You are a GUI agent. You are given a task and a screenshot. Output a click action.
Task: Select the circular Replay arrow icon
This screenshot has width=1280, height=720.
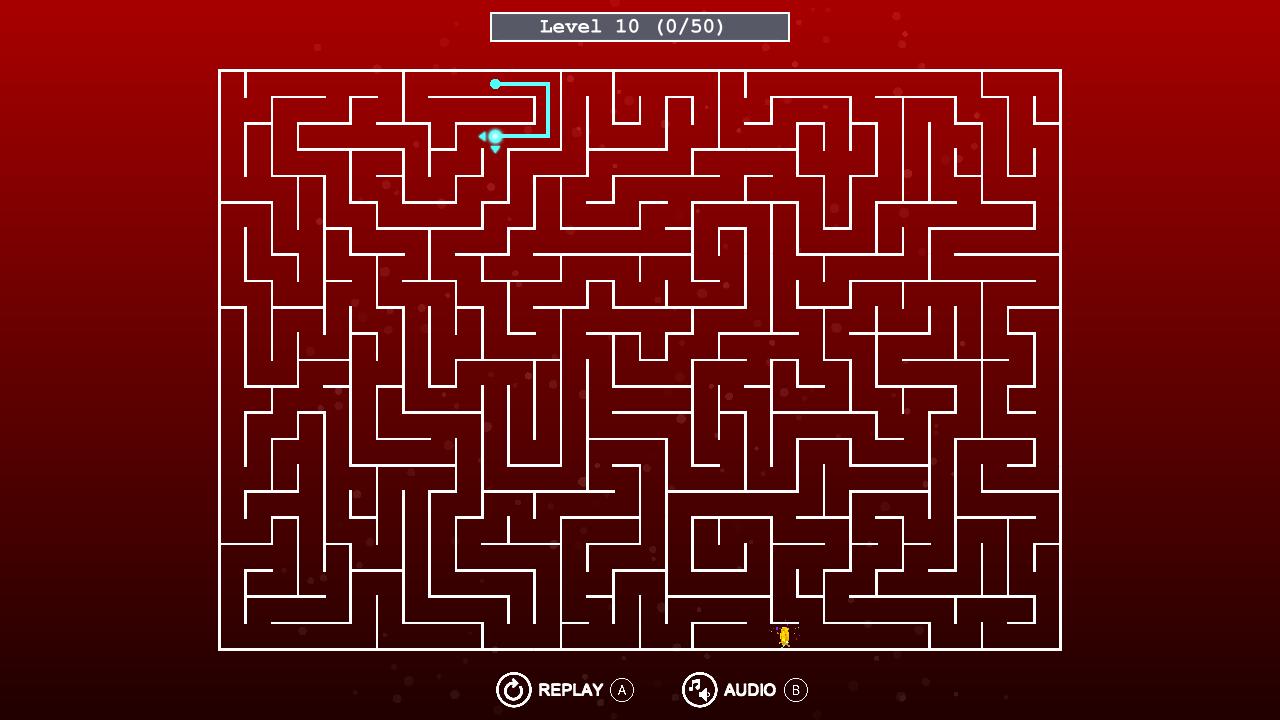coord(513,690)
